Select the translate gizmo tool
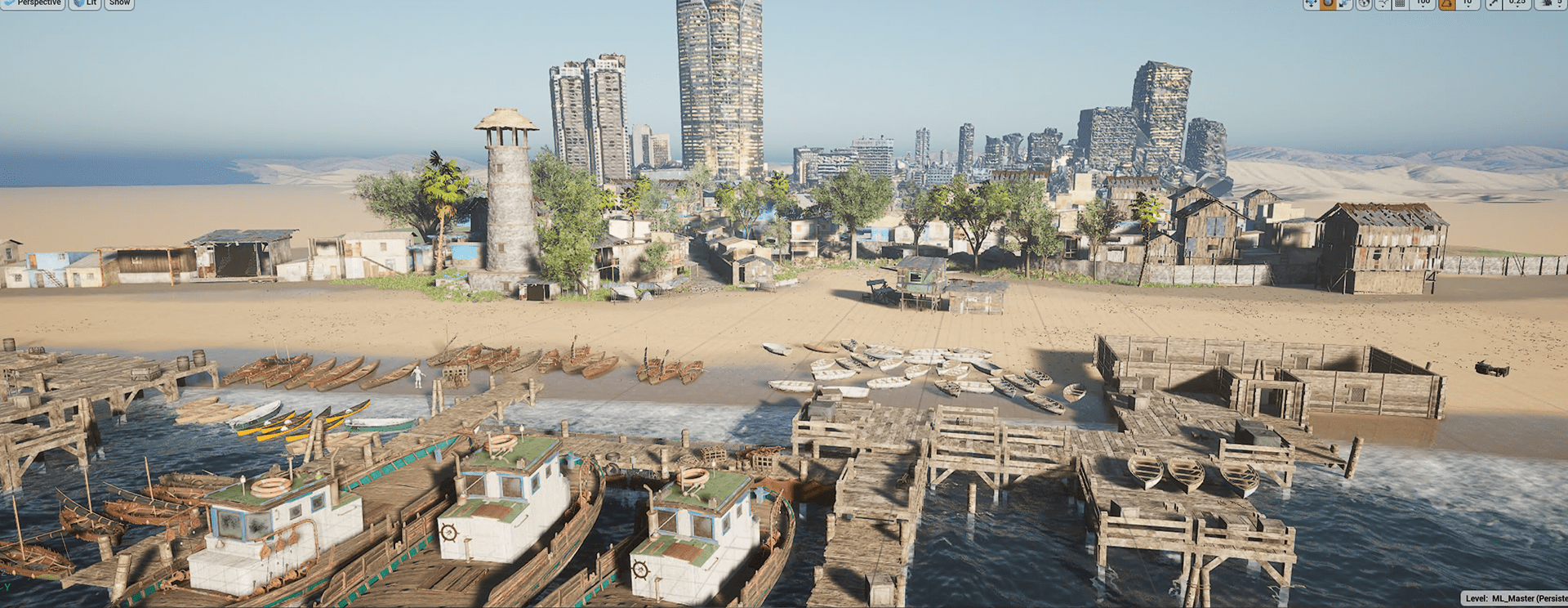Viewport: 1568px width, 608px height. coord(1312,3)
